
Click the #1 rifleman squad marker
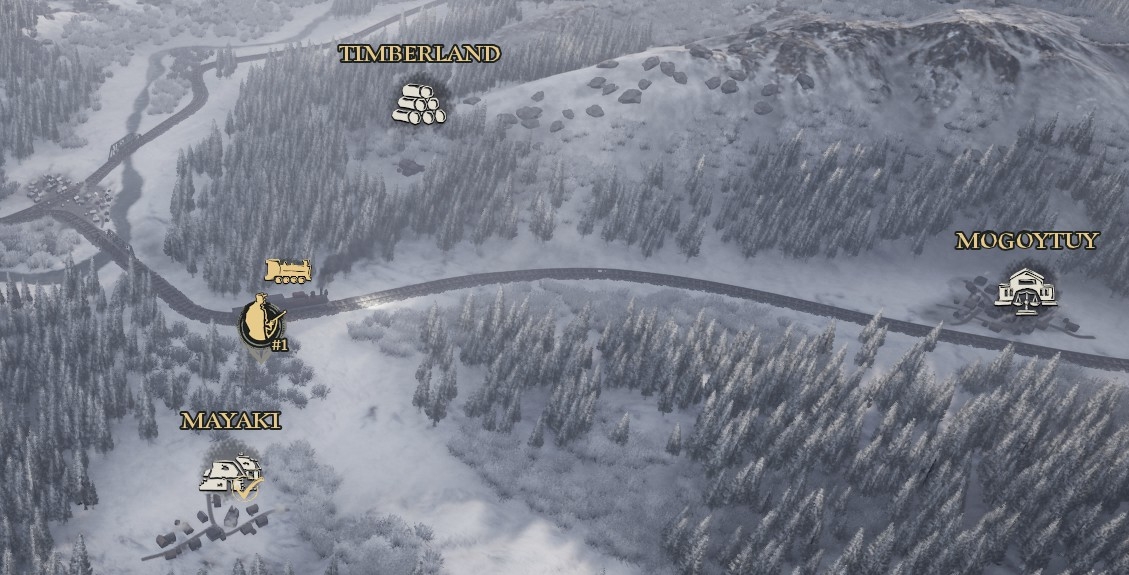[262, 322]
